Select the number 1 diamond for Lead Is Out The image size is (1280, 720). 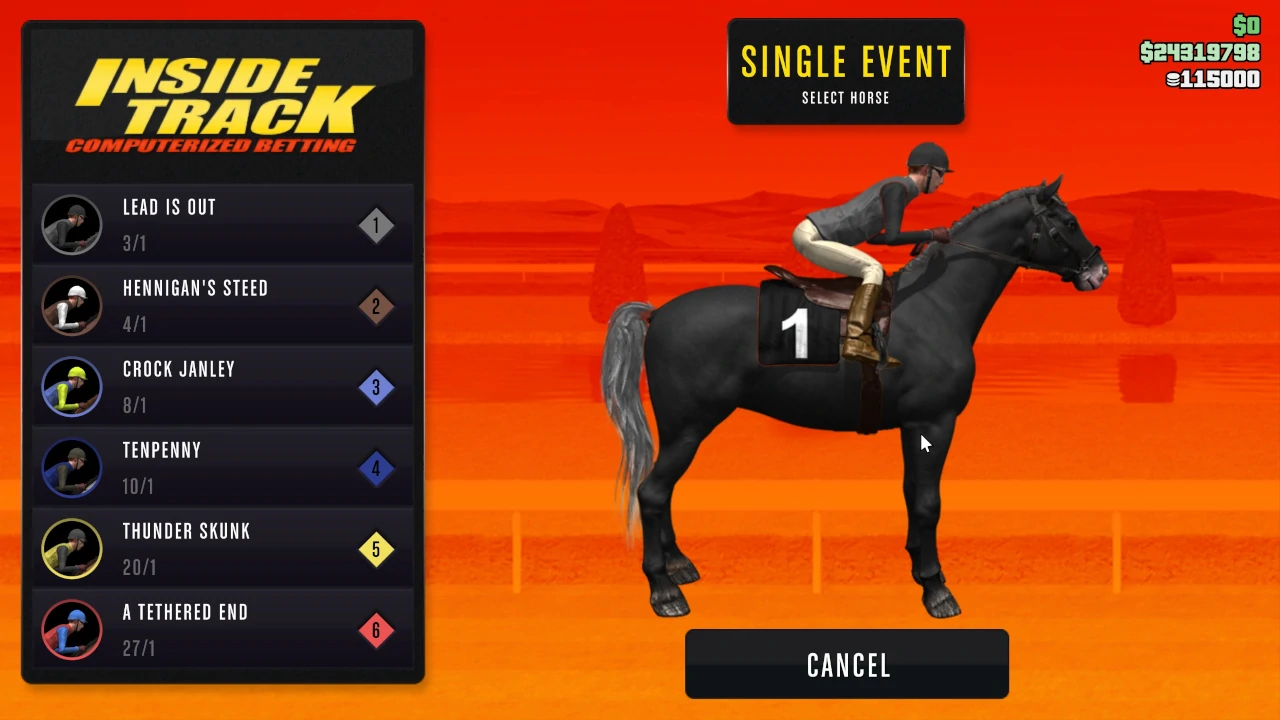click(376, 224)
